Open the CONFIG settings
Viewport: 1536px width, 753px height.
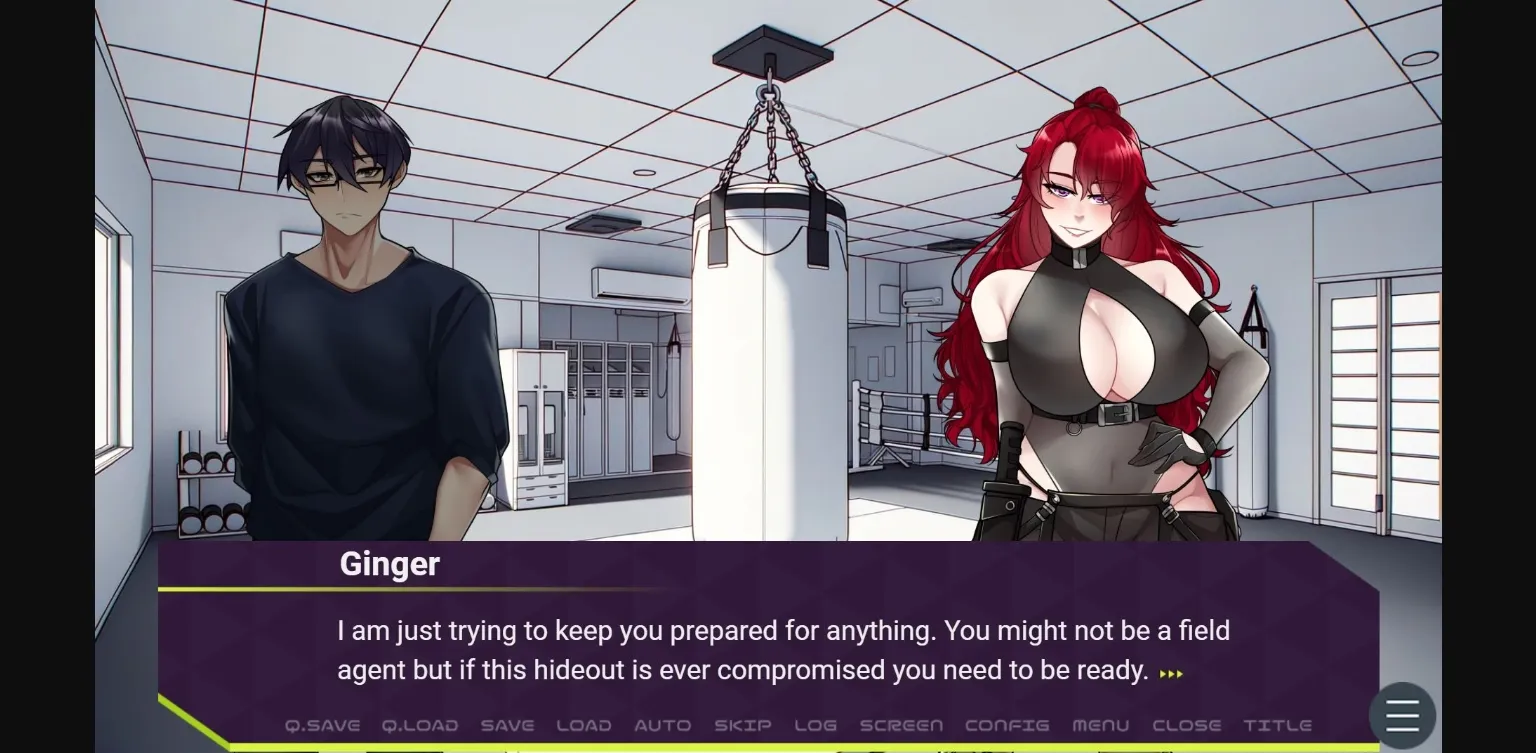1007,725
